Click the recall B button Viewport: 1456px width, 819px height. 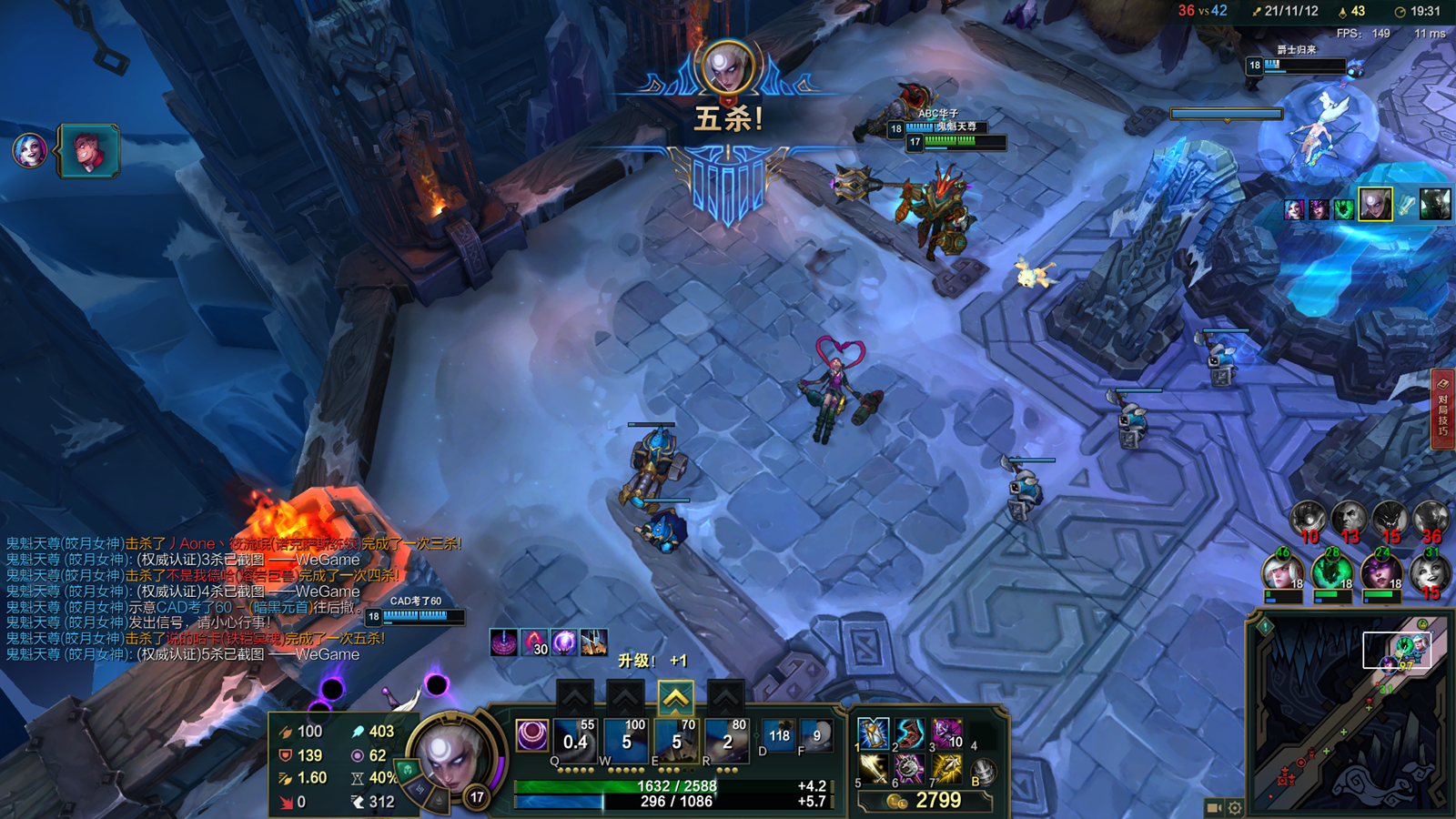tap(984, 773)
